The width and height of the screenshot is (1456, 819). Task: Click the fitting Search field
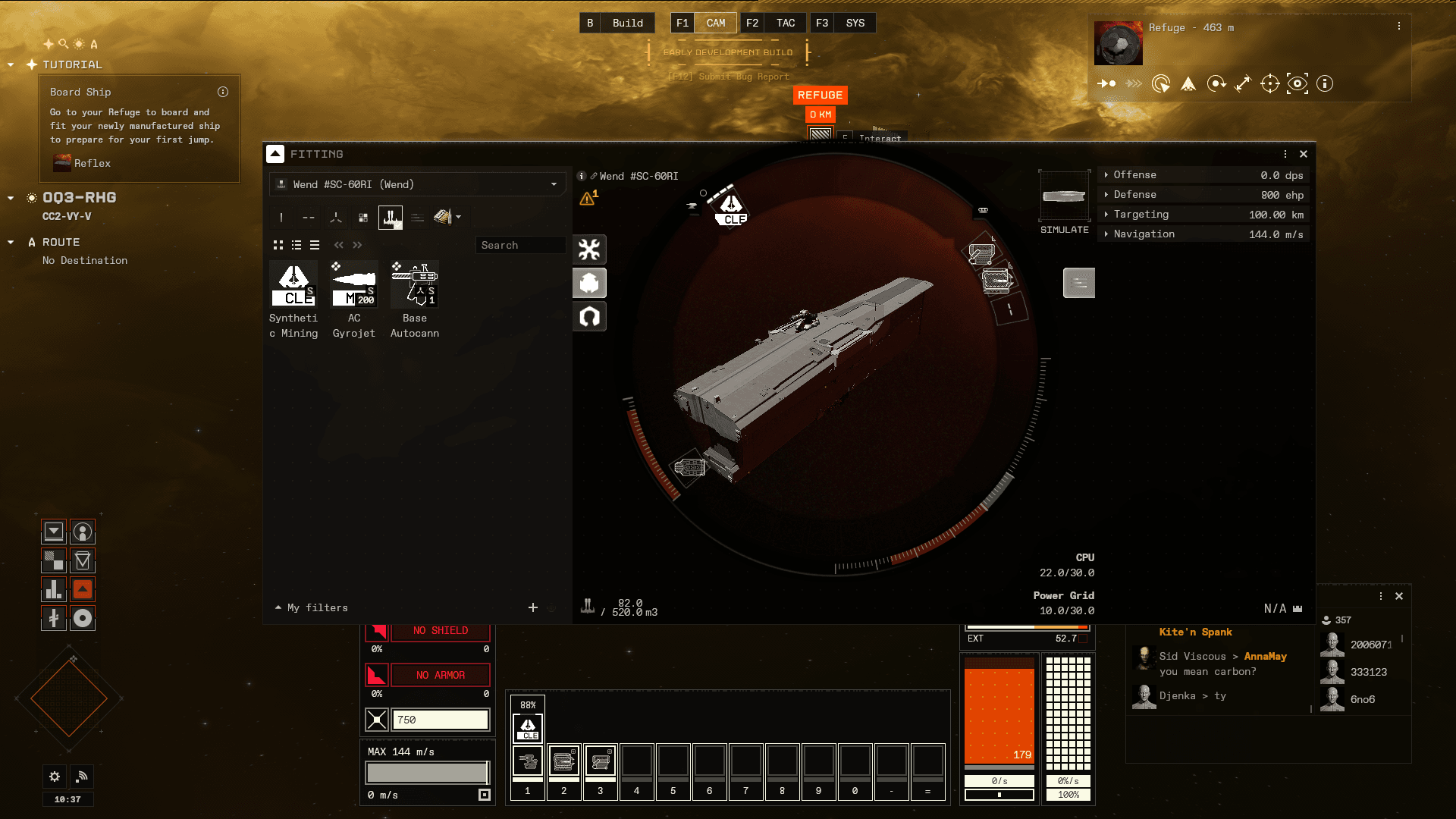pos(520,245)
